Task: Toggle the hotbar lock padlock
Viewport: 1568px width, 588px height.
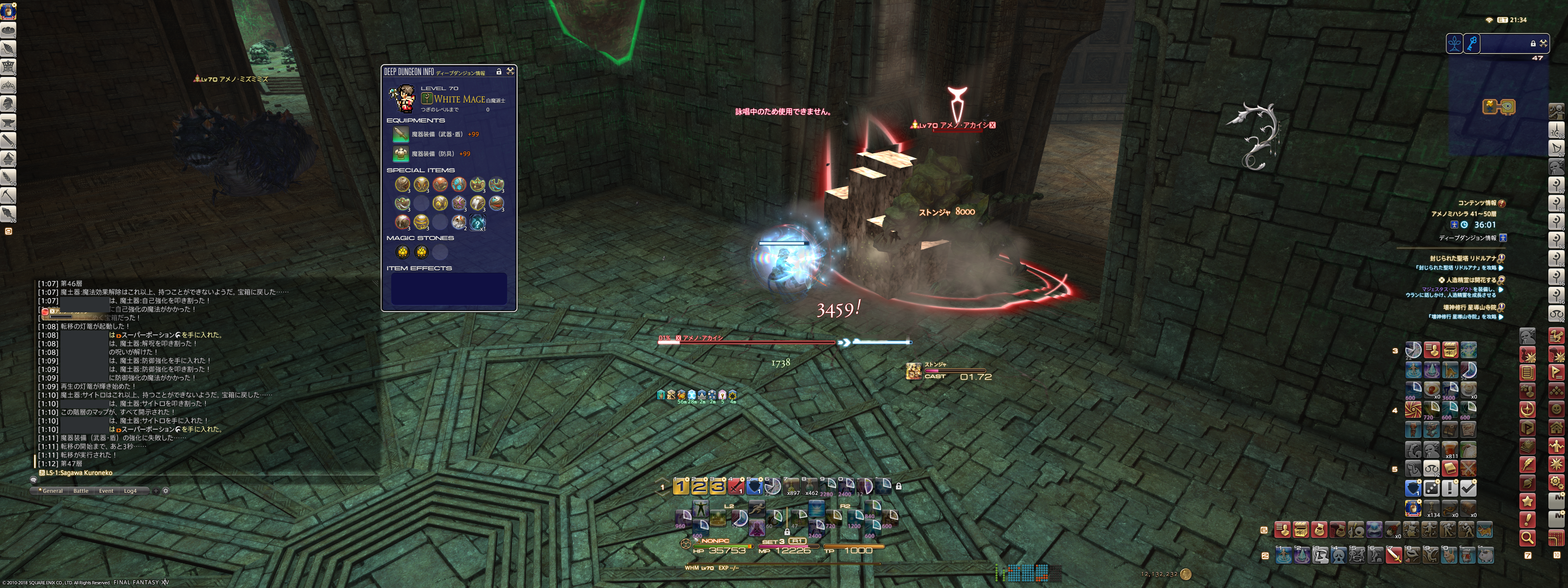Action: coord(898,486)
